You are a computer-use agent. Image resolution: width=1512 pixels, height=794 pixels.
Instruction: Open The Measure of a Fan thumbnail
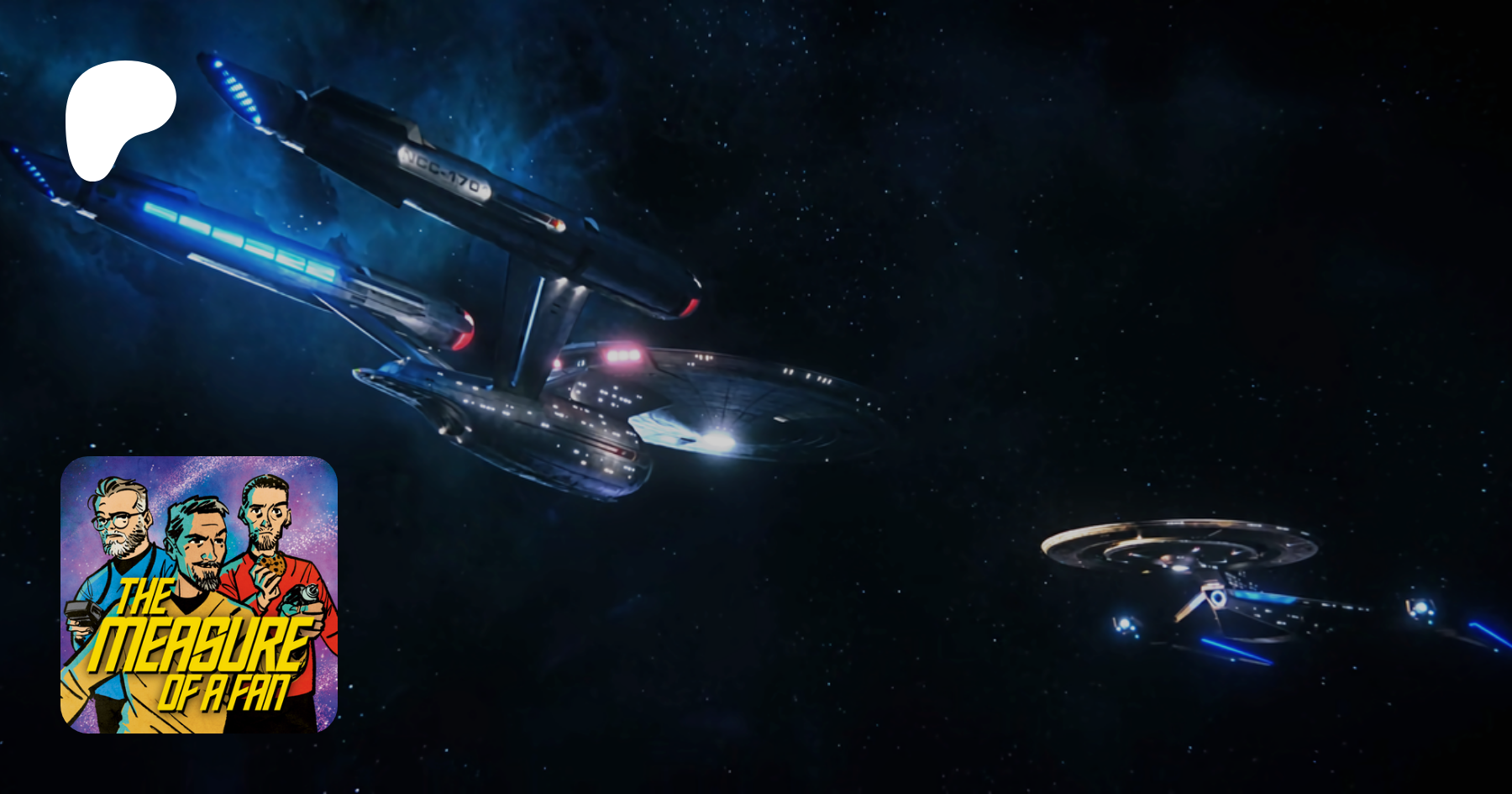(x=199, y=594)
